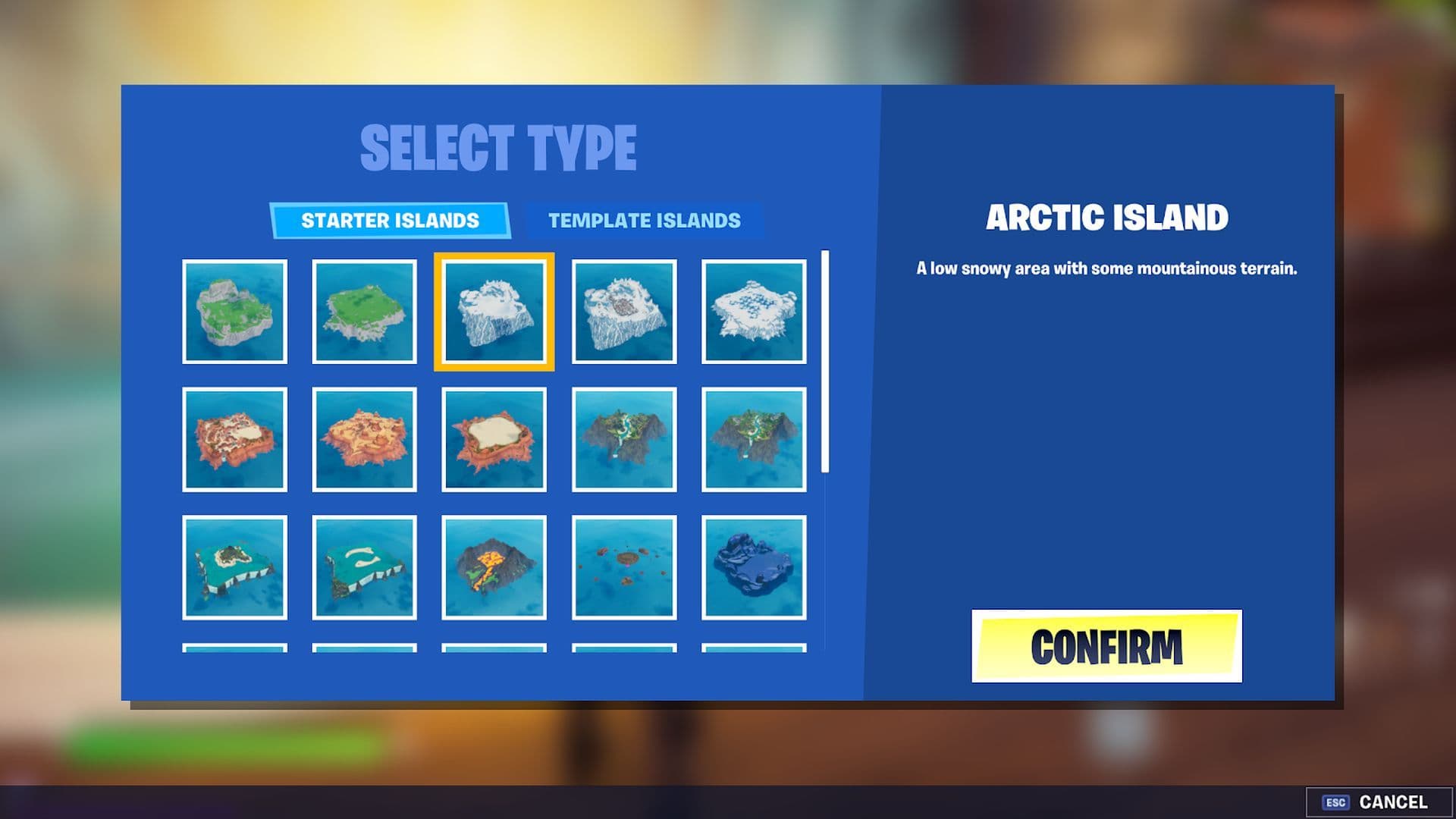Pick the scattered small islands thumbnail
This screenshot has height=819, width=1456.
click(623, 567)
